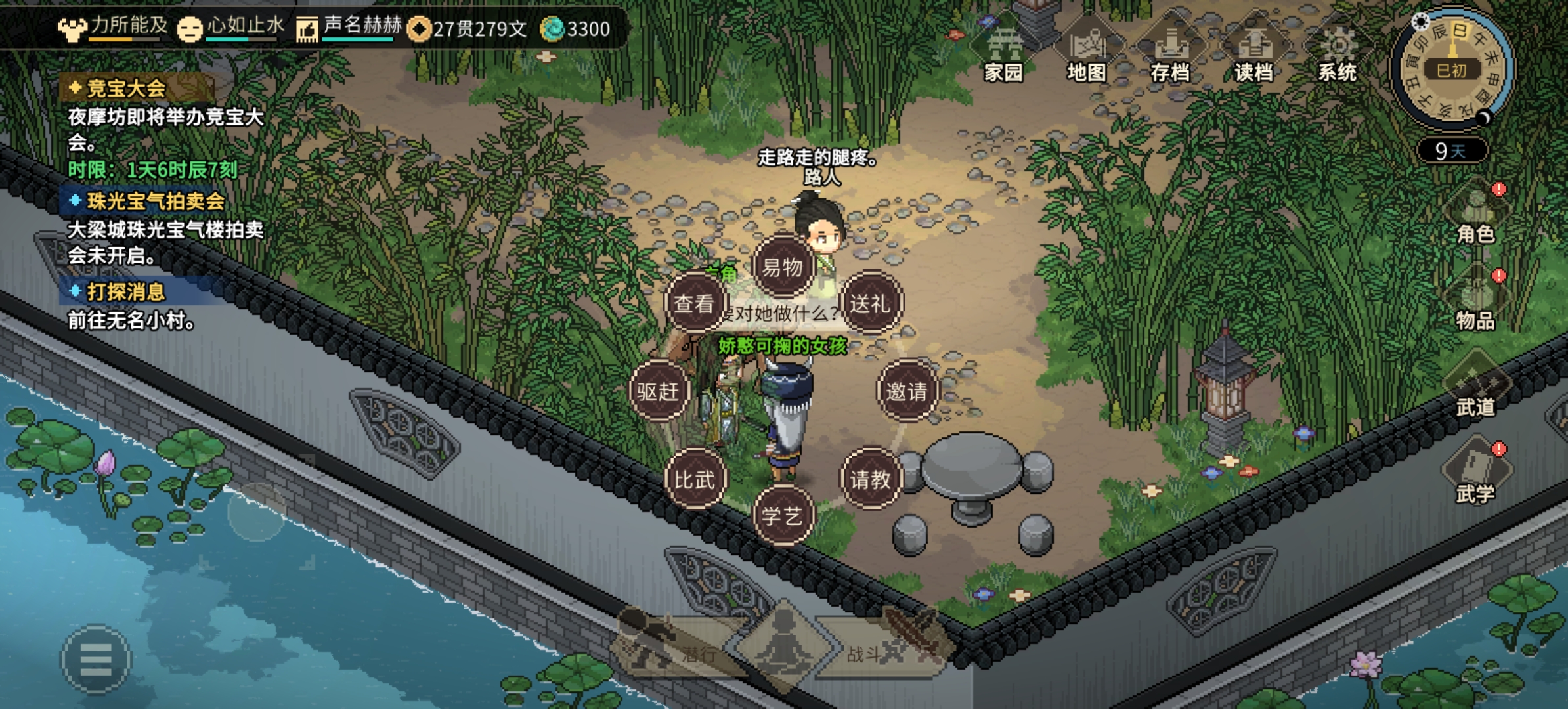Open 读档 to load a save
The height and width of the screenshot is (709, 1568).
coord(1253,55)
